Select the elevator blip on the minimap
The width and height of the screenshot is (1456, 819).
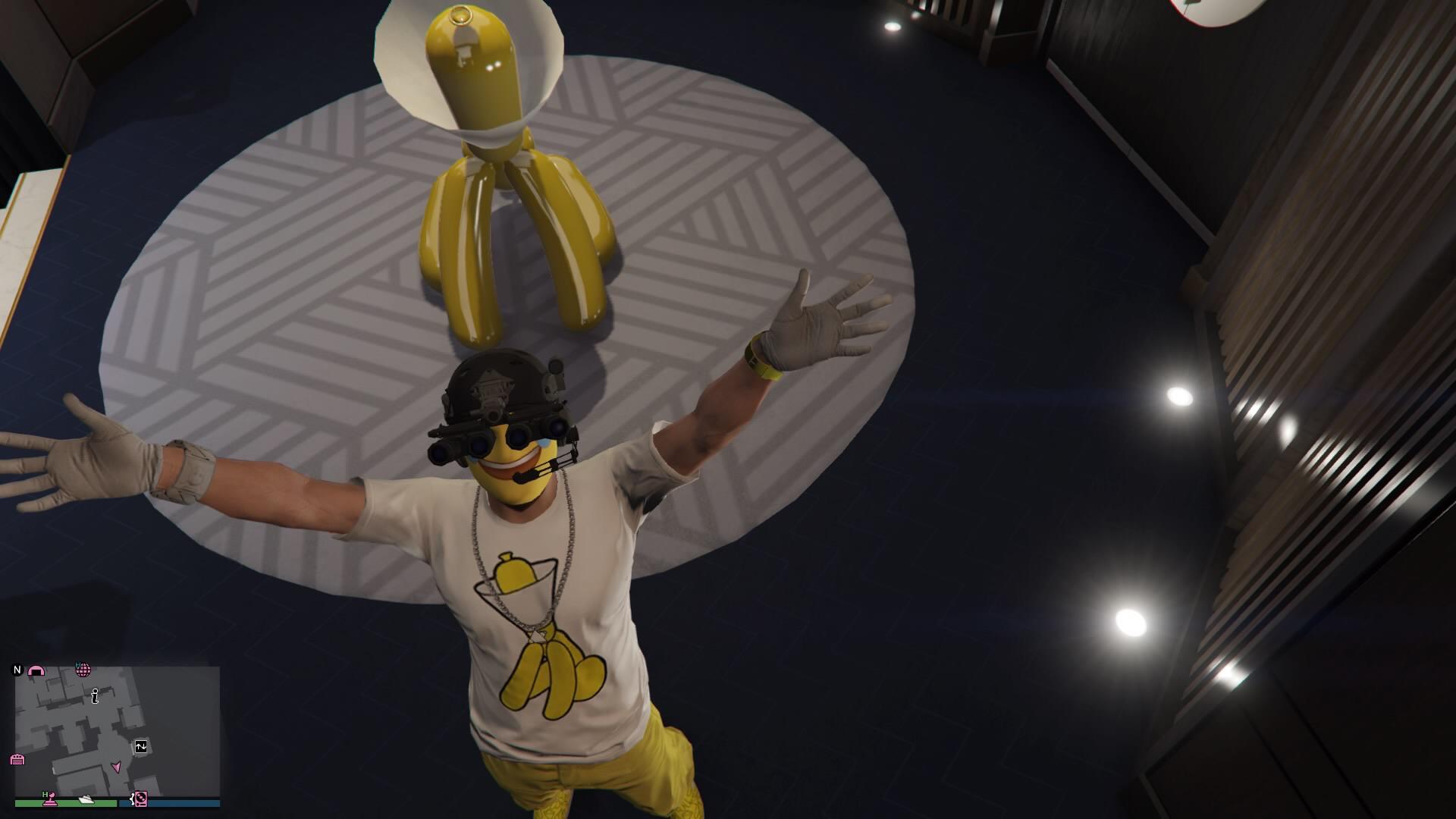point(140,747)
